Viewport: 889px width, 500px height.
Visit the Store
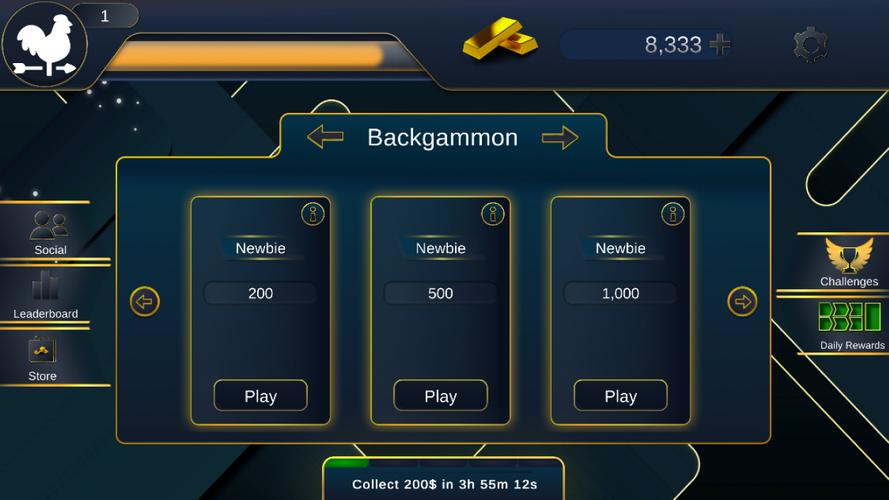coord(42,358)
